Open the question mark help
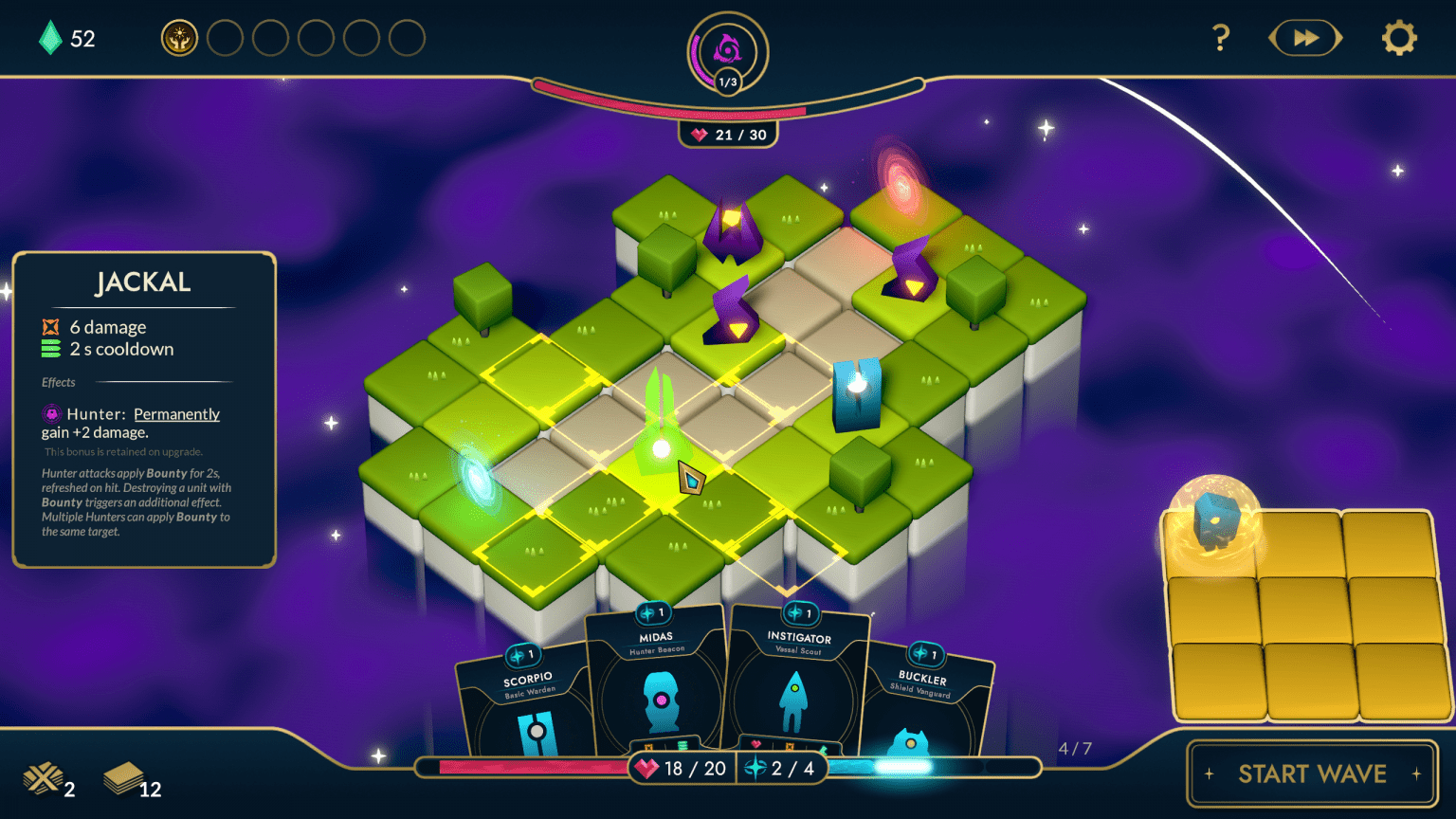 click(x=1221, y=38)
